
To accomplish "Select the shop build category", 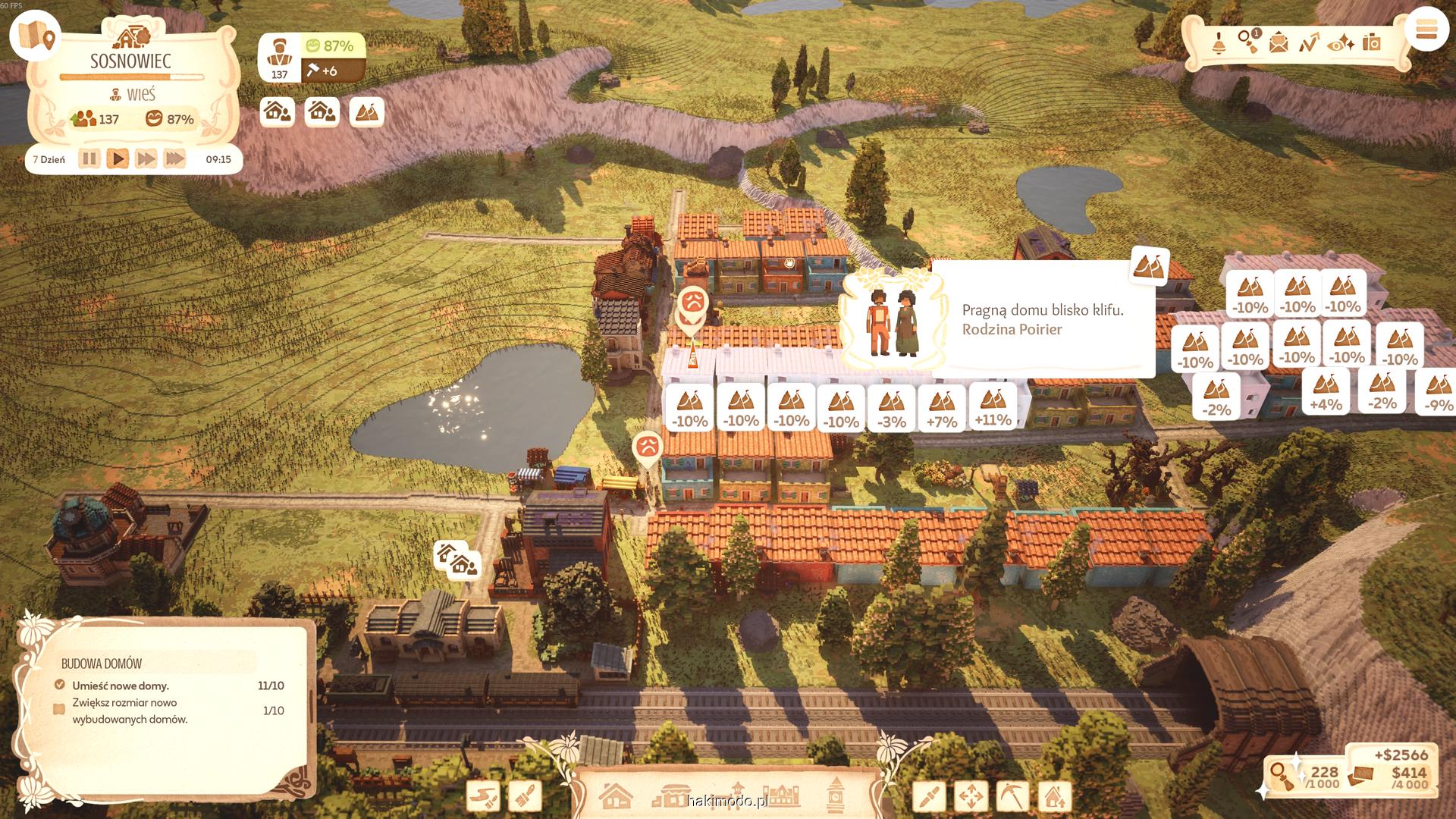I will click(x=672, y=796).
